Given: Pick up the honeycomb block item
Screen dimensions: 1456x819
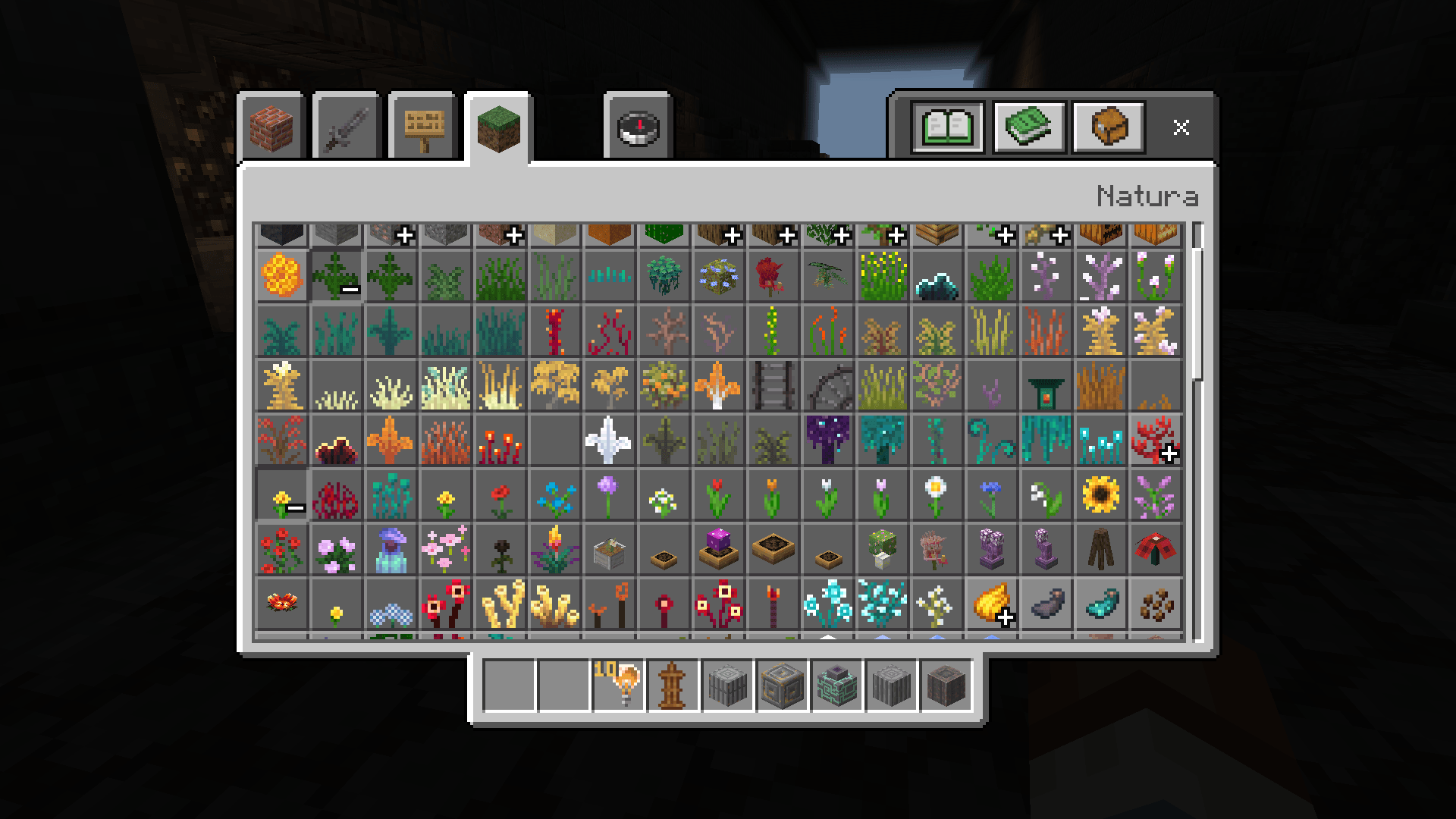Looking at the screenshot, I should pyautogui.click(x=282, y=275).
